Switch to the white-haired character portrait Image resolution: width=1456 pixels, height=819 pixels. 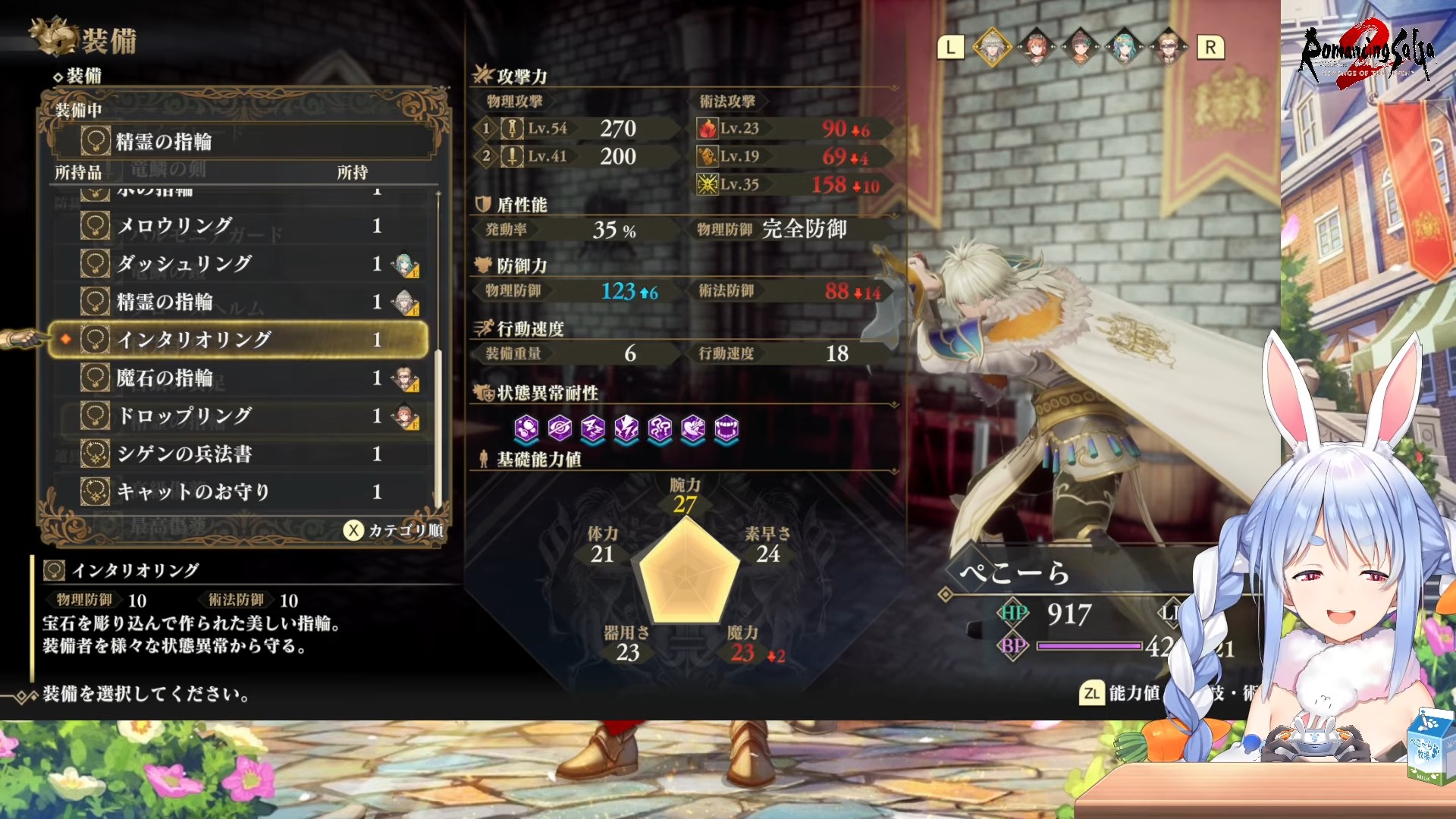pos(992,48)
